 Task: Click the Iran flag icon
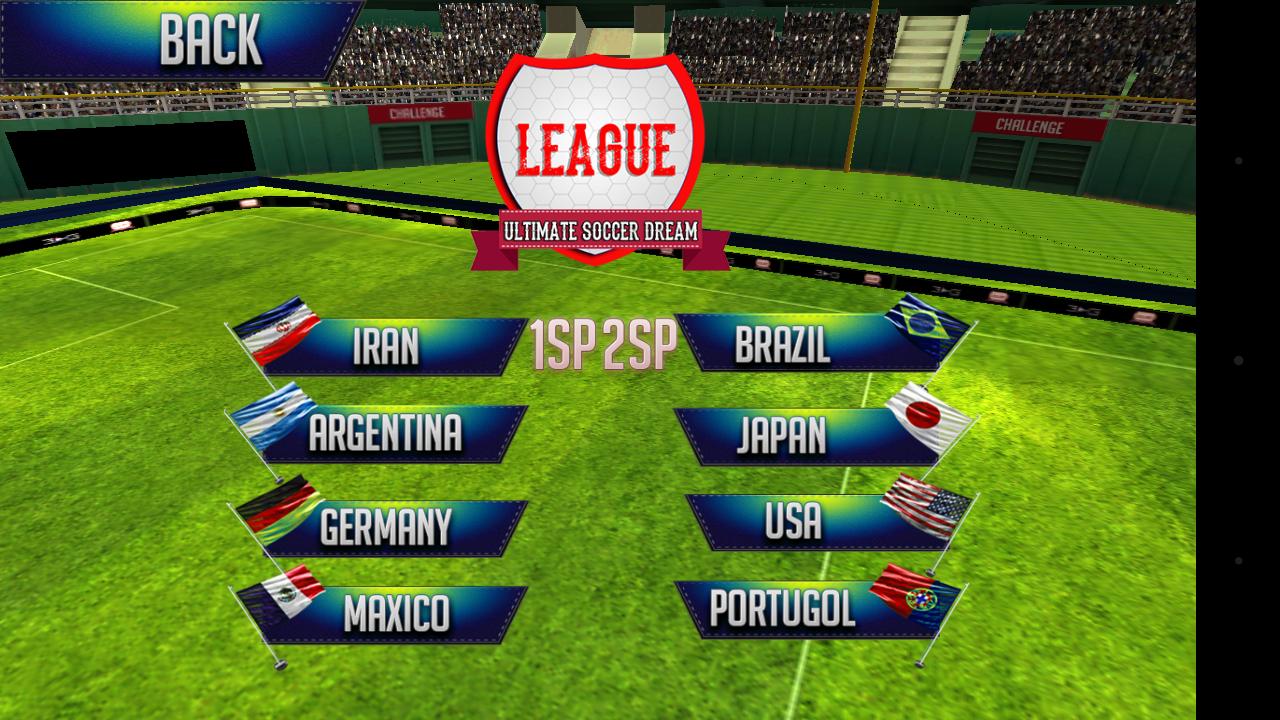tap(277, 329)
